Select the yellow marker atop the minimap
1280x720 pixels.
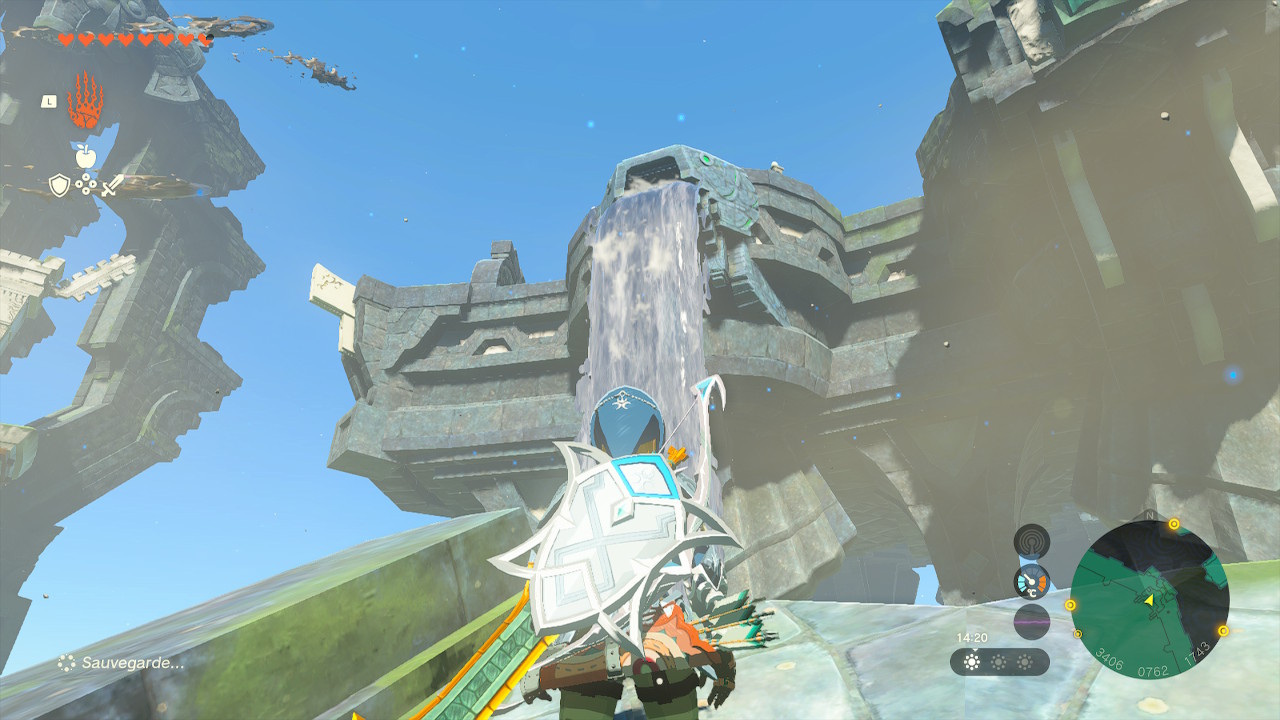tap(1174, 524)
